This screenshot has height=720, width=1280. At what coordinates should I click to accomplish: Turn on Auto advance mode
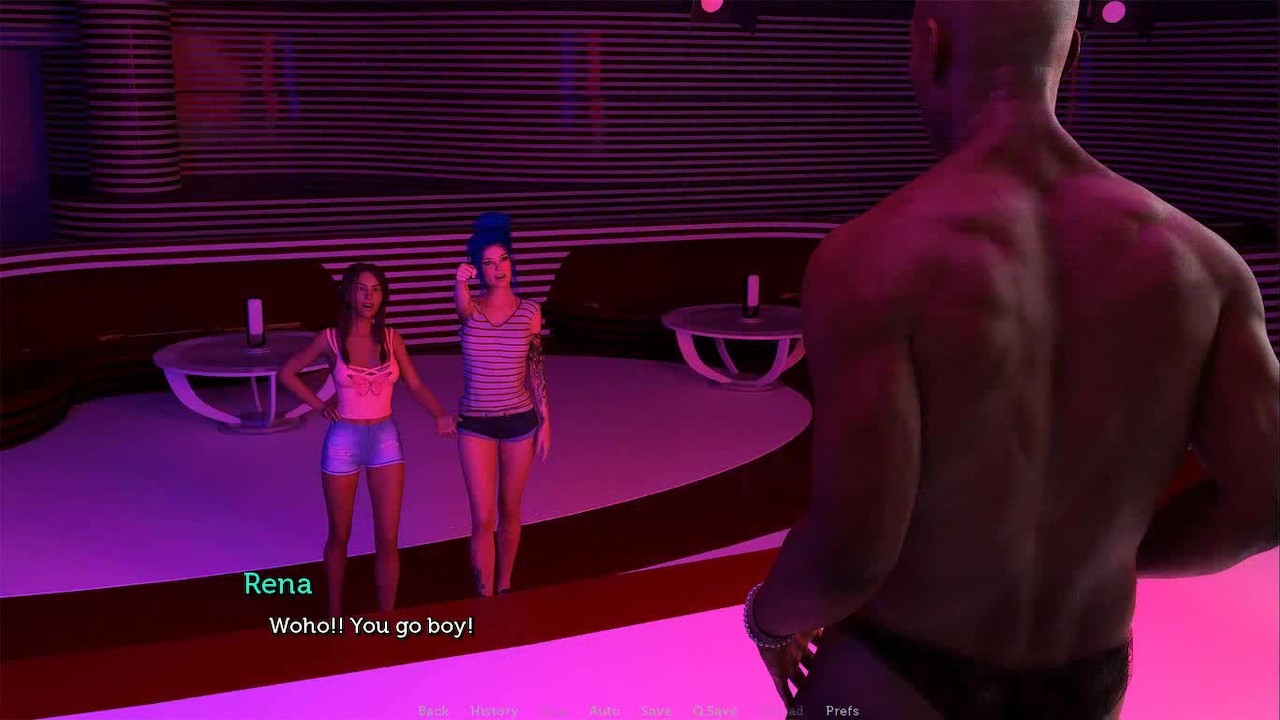point(604,711)
